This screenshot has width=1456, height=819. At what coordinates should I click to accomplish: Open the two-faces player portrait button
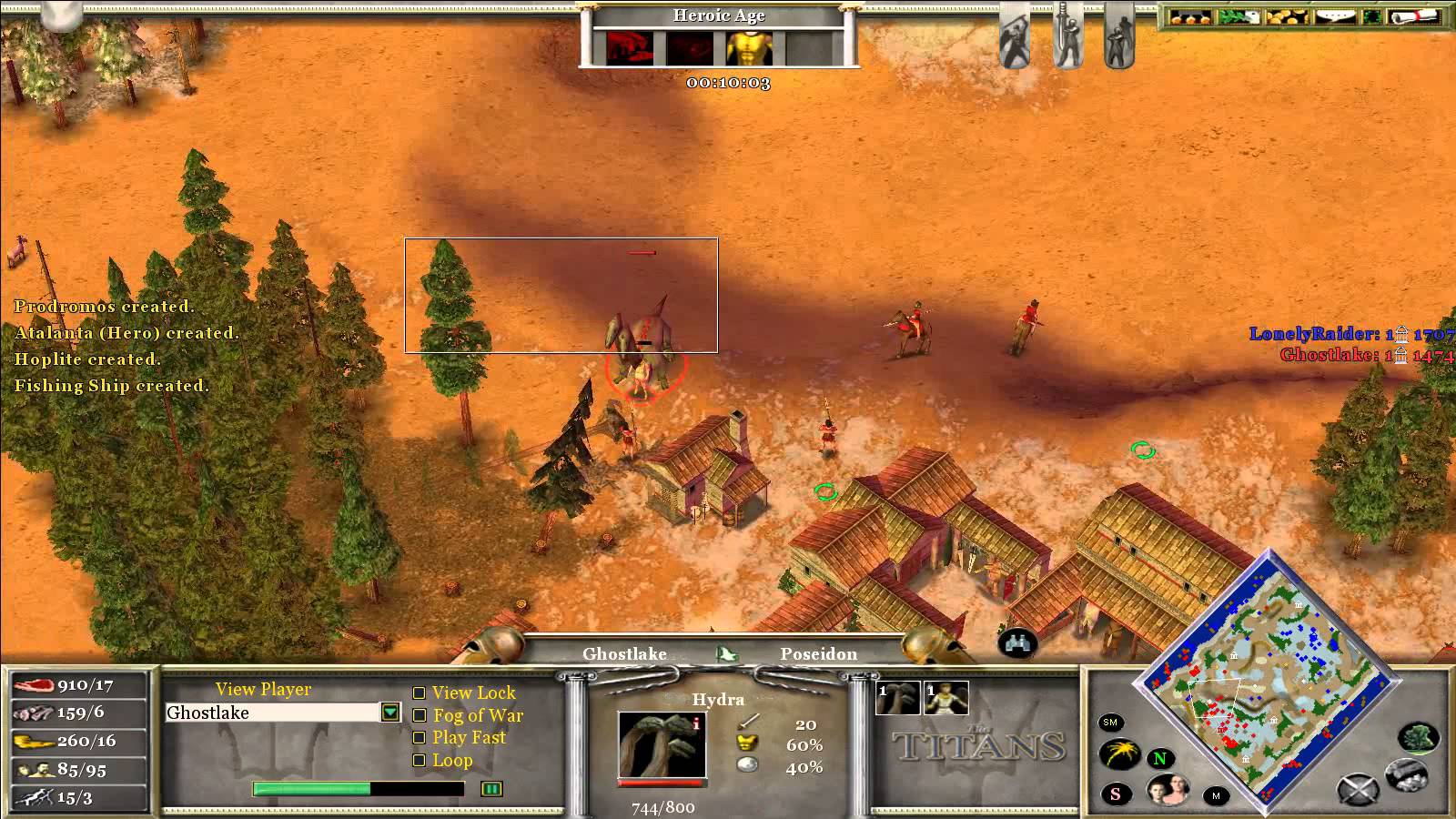coord(1168,790)
